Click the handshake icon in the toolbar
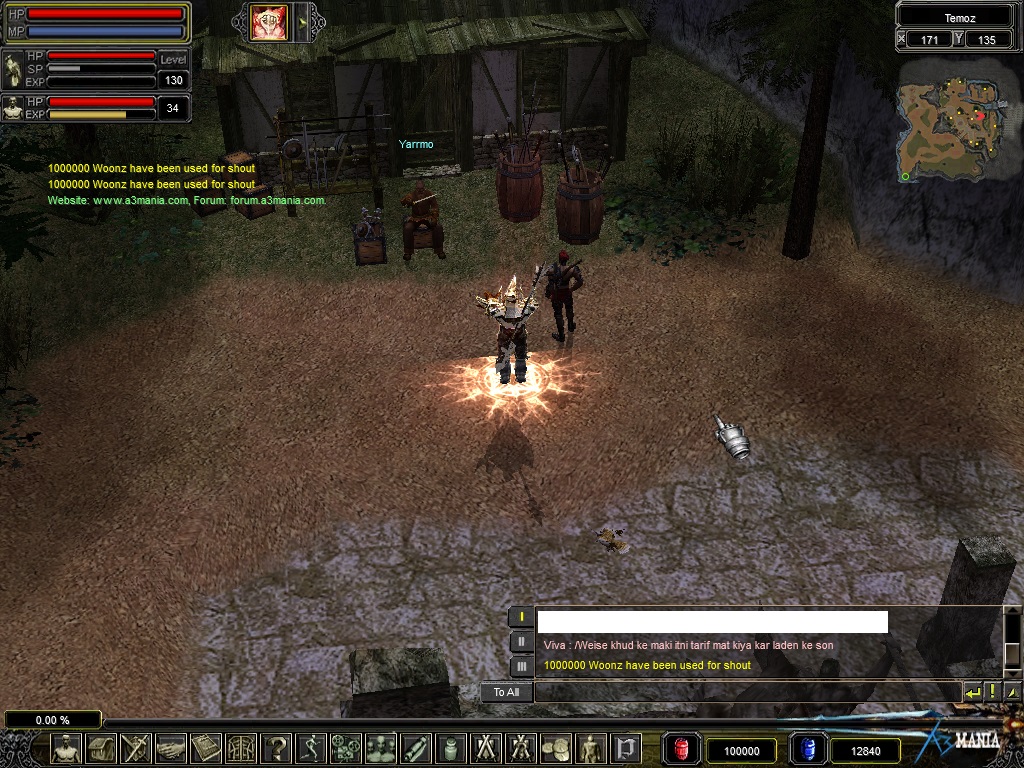This screenshot has height=768, width=1024. click(x=170, y=748)
